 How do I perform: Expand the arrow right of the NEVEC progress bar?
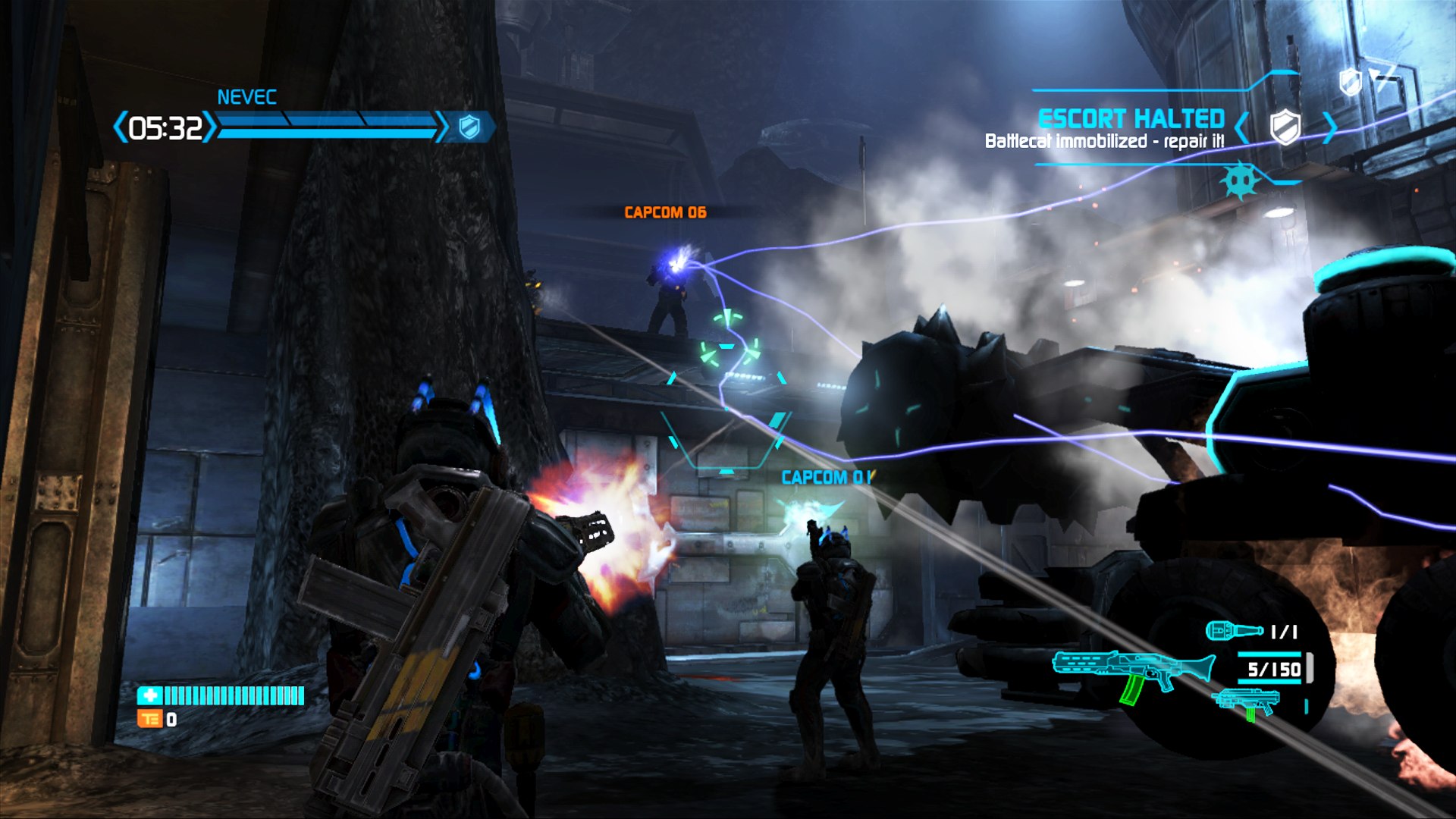click(x=441, y=127)
